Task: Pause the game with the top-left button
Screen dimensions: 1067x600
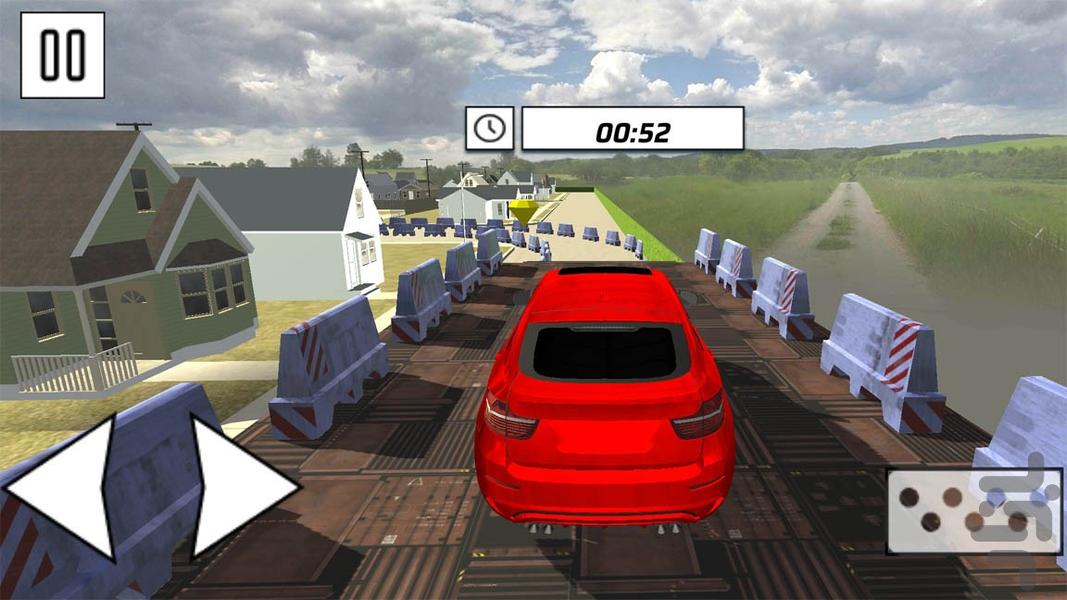Action: coord(62,55)
